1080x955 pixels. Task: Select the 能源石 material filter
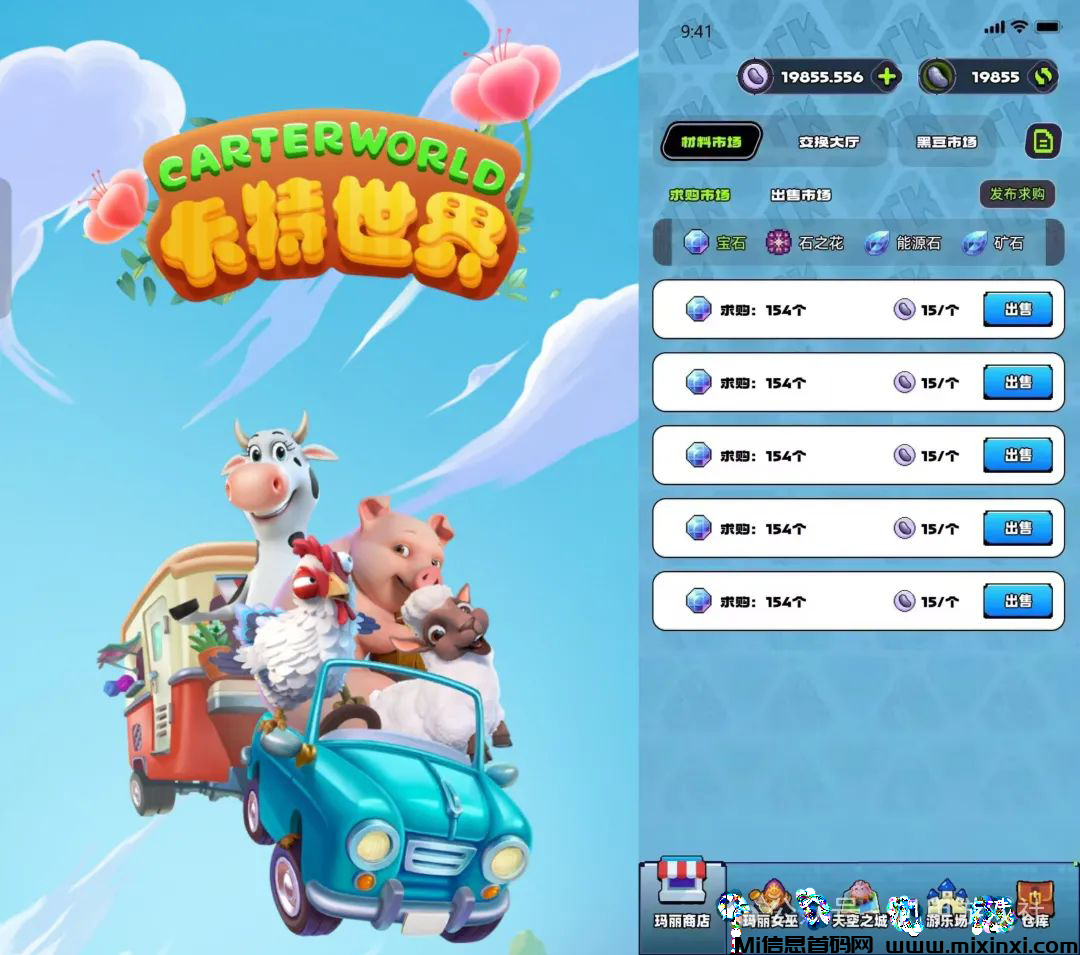pos(903,243)
